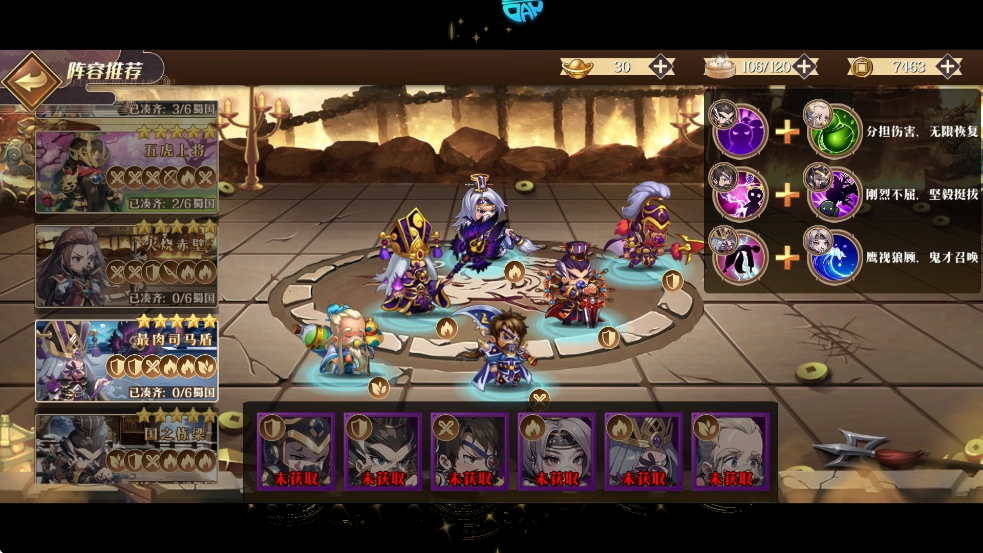Tap the purple shadow crowd skill icon

click(x=740, y=133)
